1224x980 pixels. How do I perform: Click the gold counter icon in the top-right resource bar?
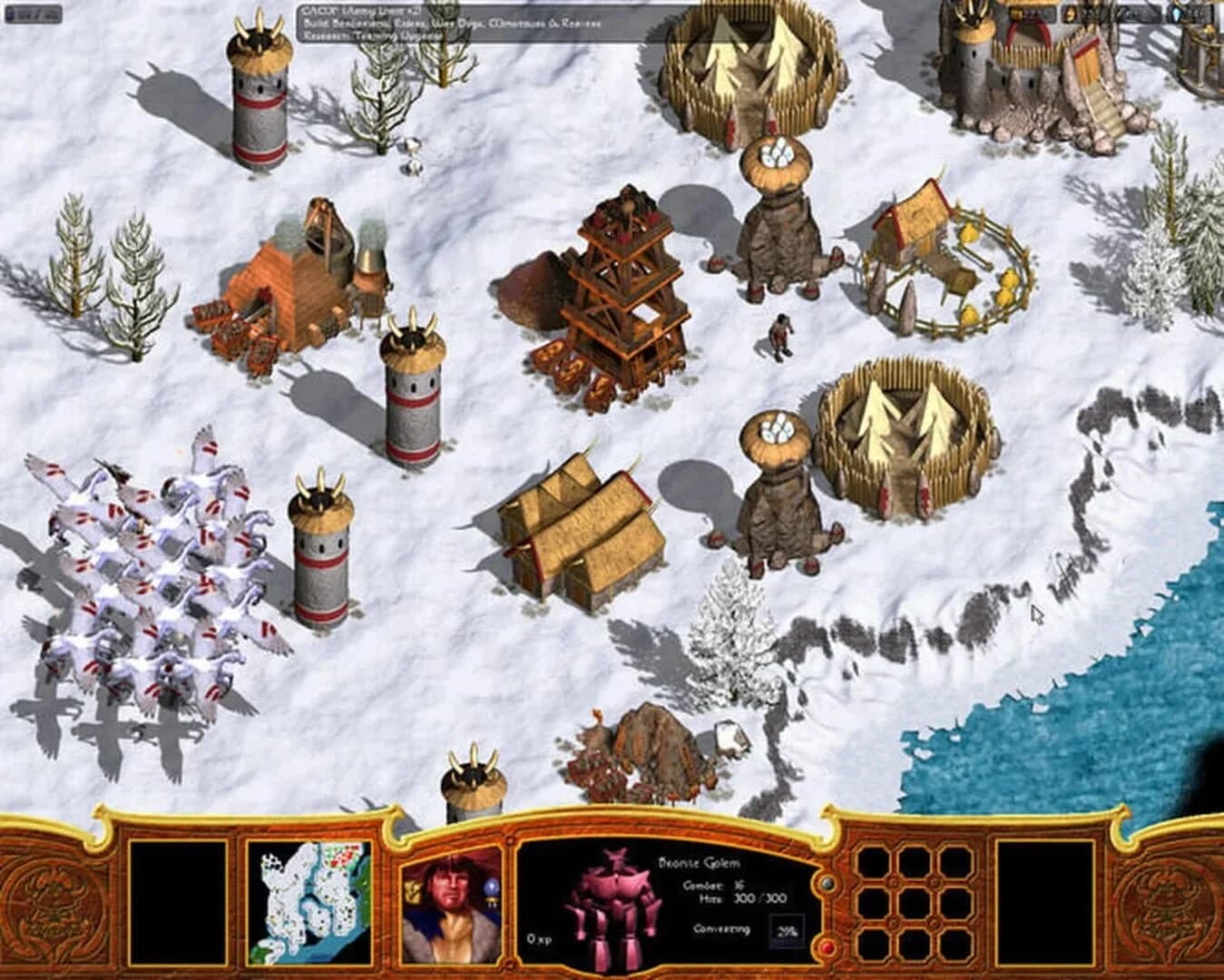point(1014,13)
